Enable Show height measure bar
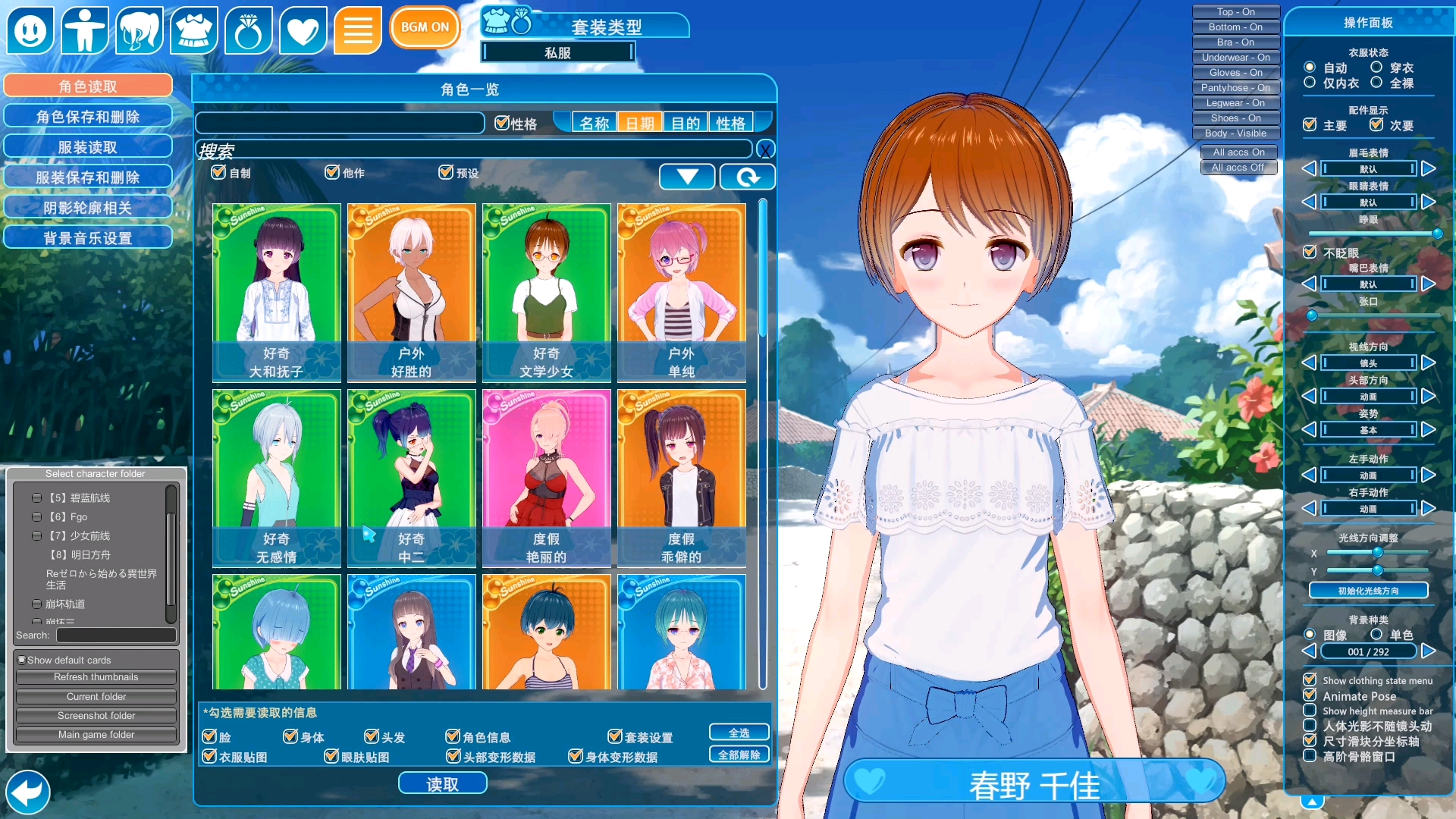1456x819 pixels. tap(1310, 711)
